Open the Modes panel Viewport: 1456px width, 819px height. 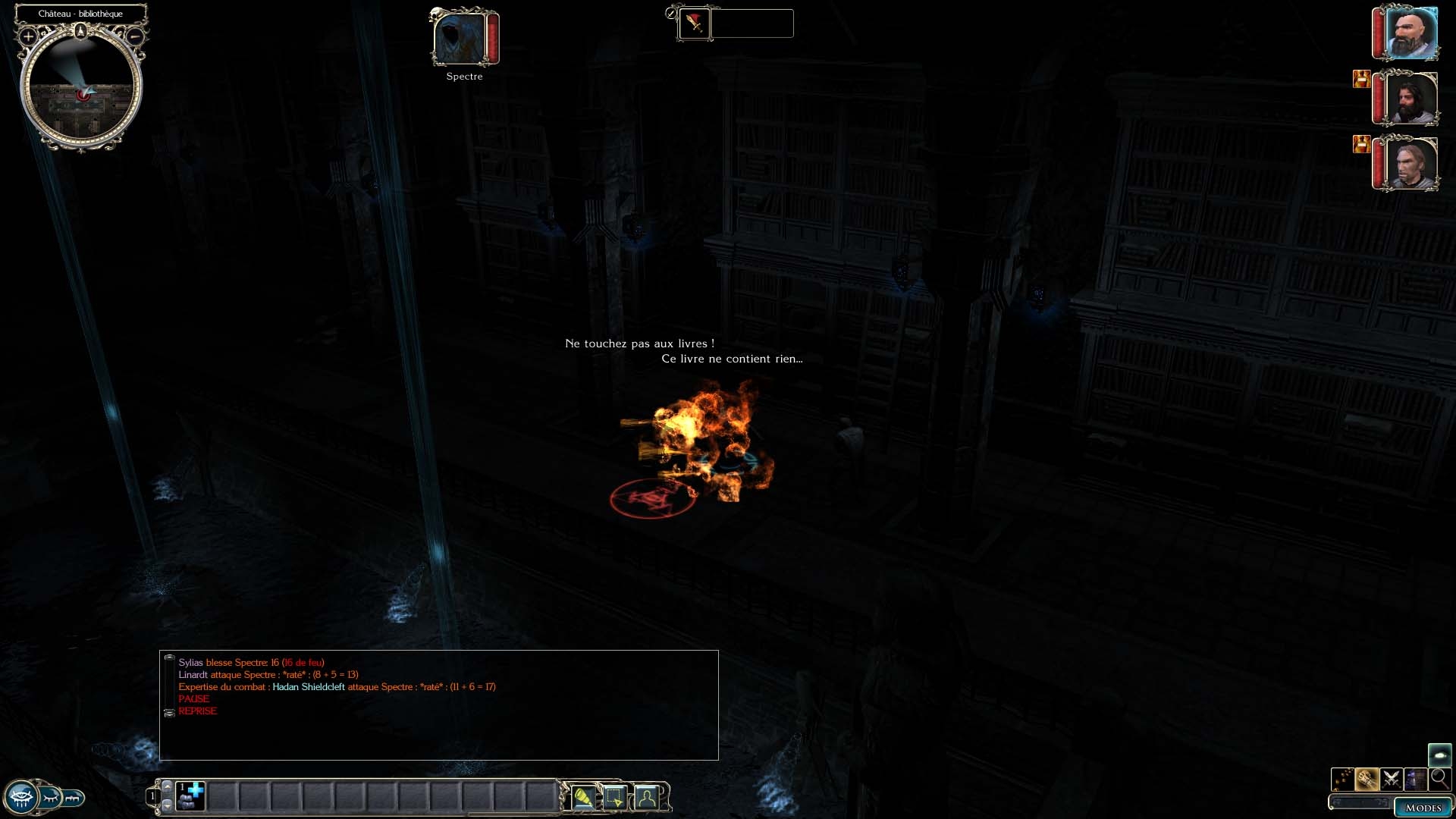pos(1423,808)
